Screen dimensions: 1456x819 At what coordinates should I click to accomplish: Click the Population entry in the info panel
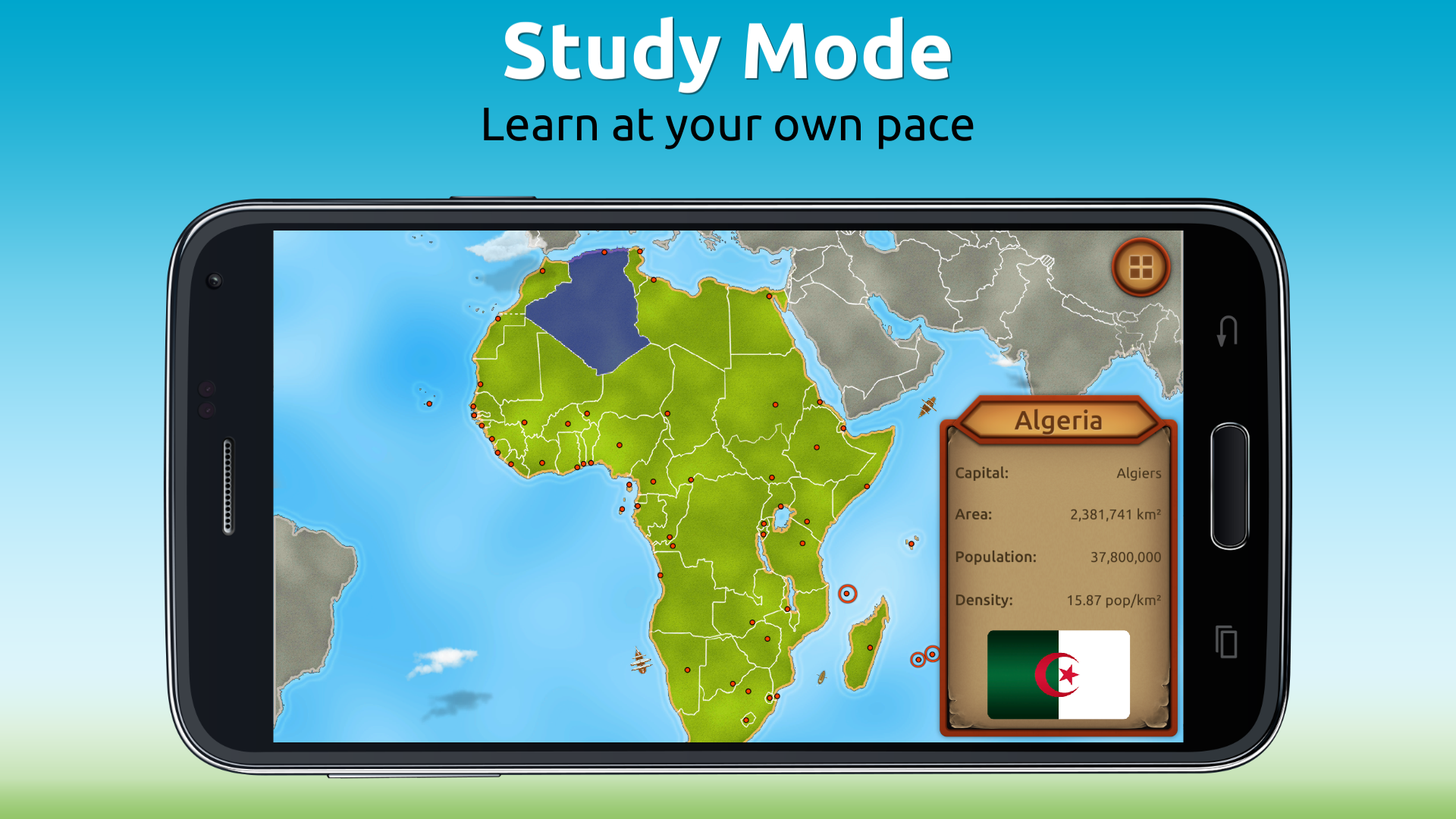pyautogui.click(x=1058, y=557)
